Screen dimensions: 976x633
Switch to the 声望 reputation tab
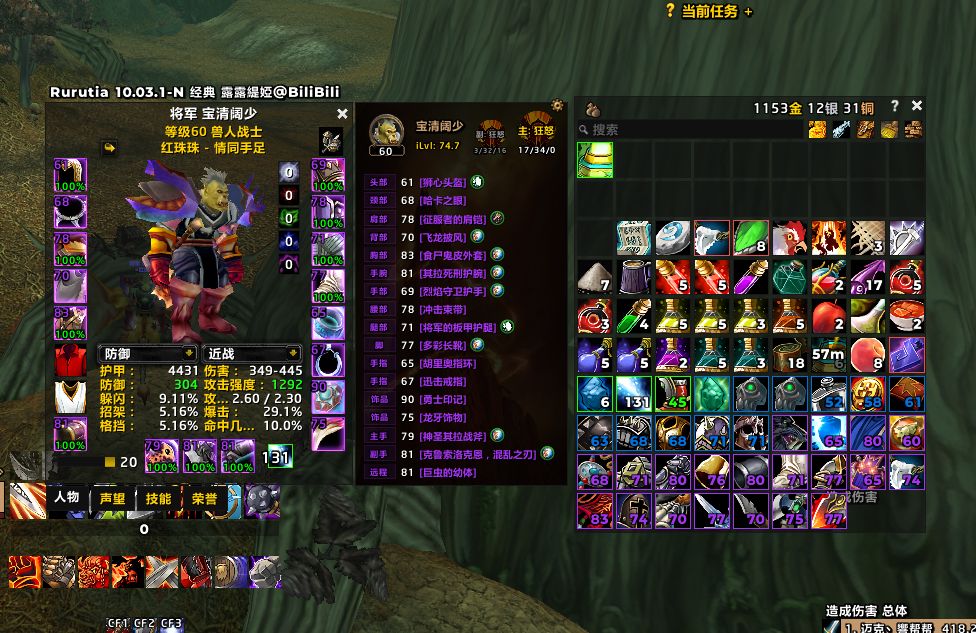pos(111,498)
